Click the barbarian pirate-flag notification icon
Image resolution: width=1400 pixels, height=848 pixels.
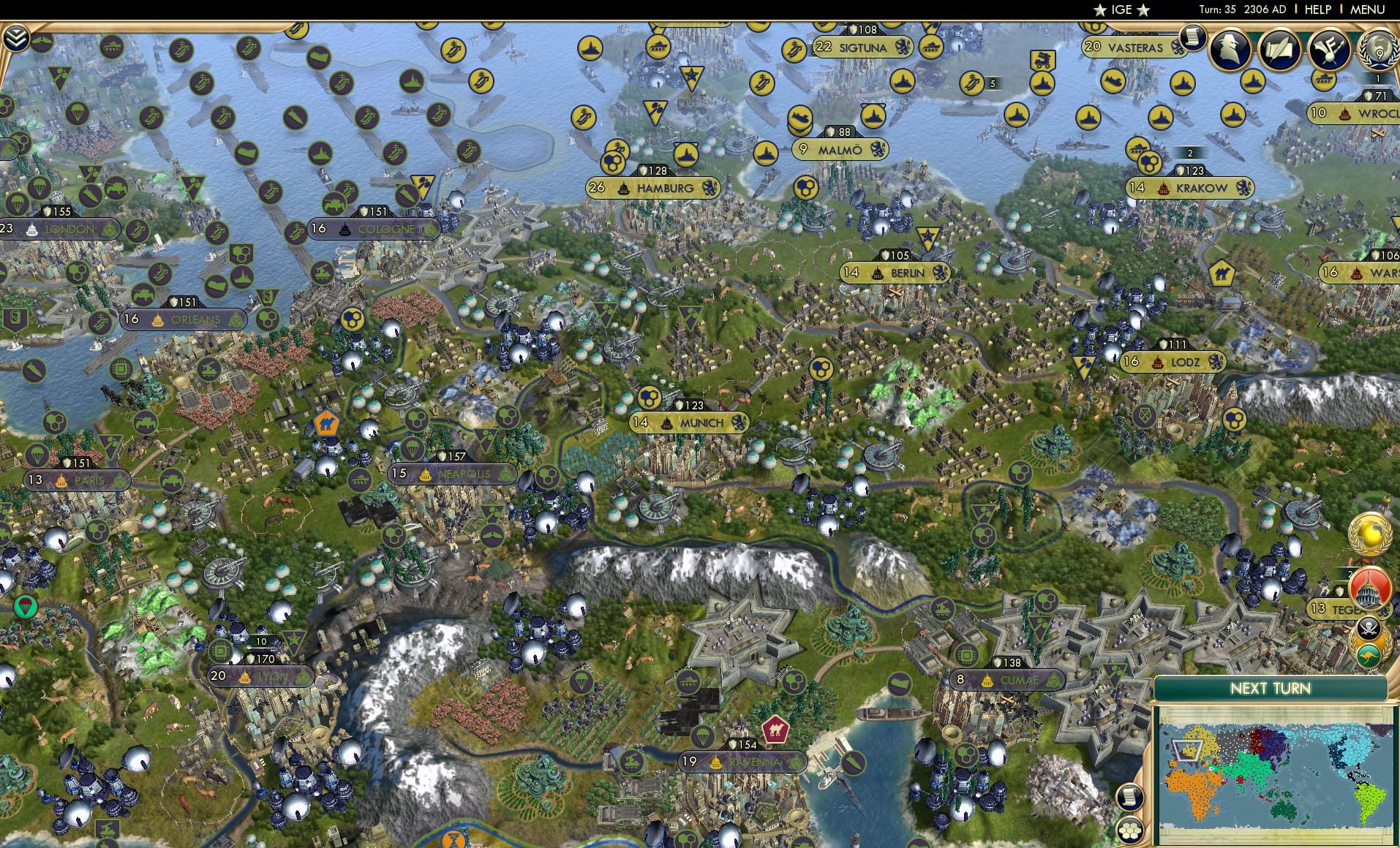click(x=1370, y=629)
